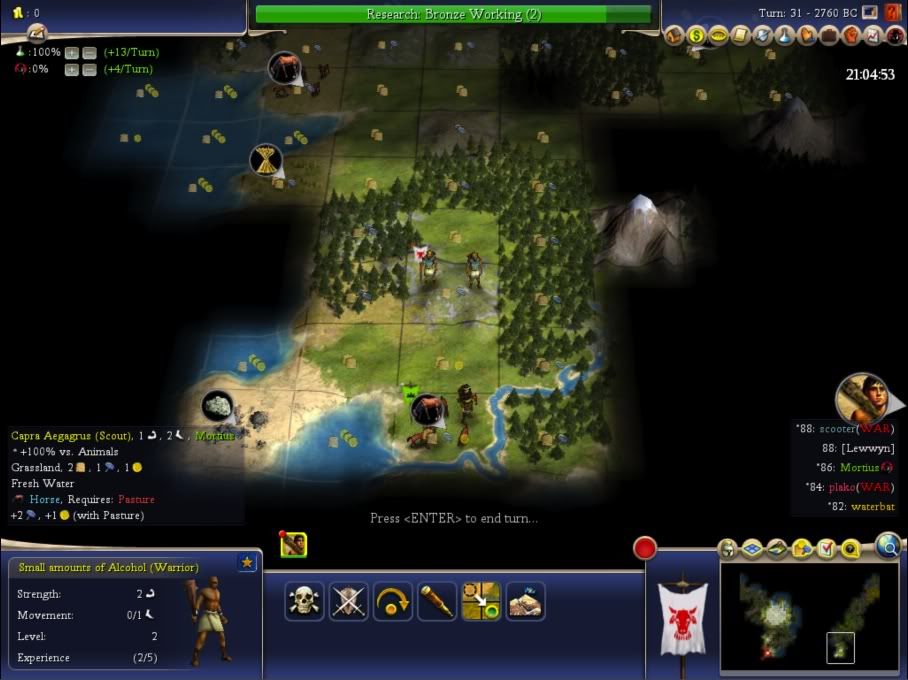Open the Civilopedia question mark book
The height and width of the screenshot is (680, 908).
[893, 13]
